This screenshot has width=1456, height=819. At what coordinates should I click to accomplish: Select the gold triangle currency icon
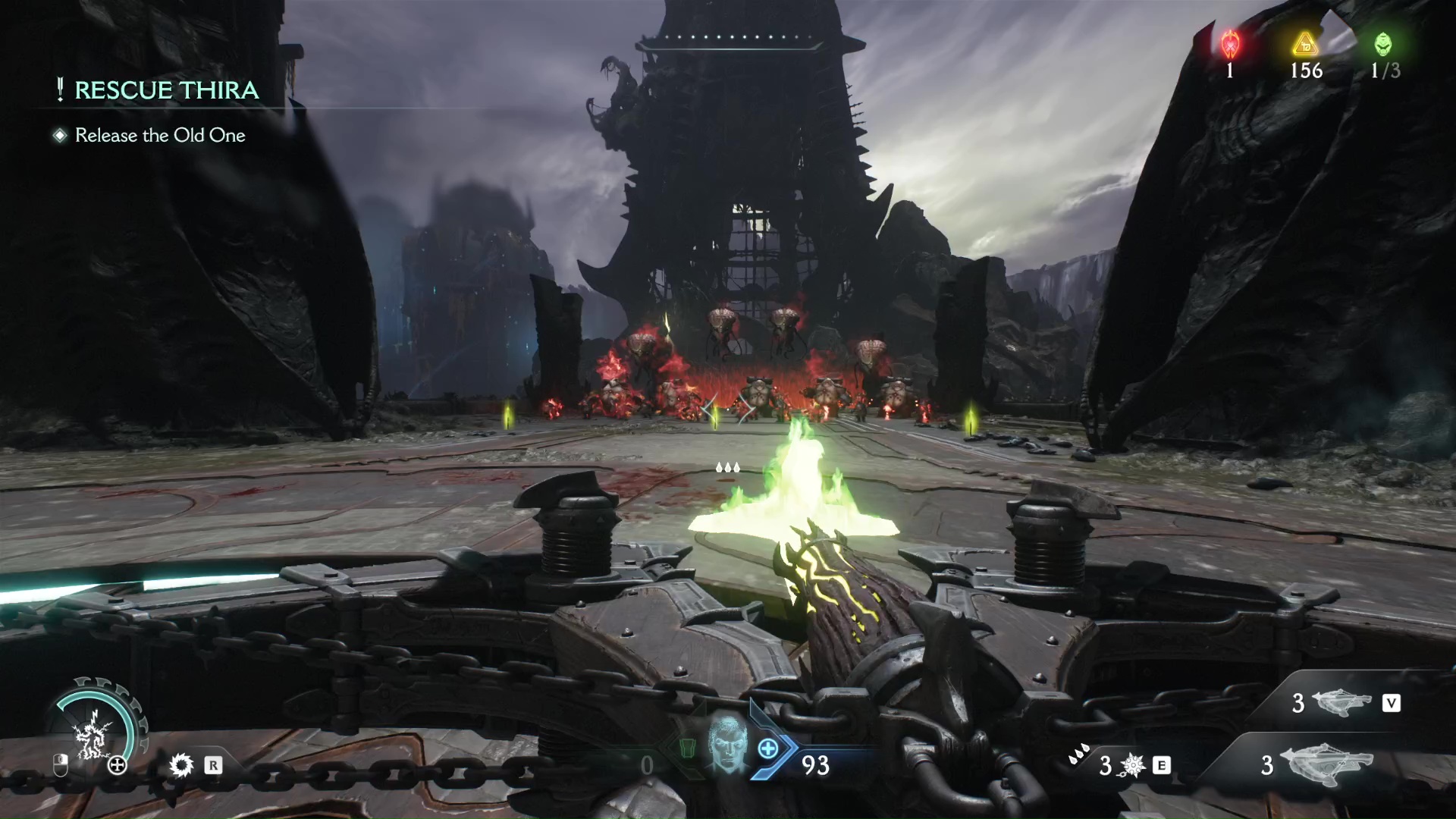1306,45
